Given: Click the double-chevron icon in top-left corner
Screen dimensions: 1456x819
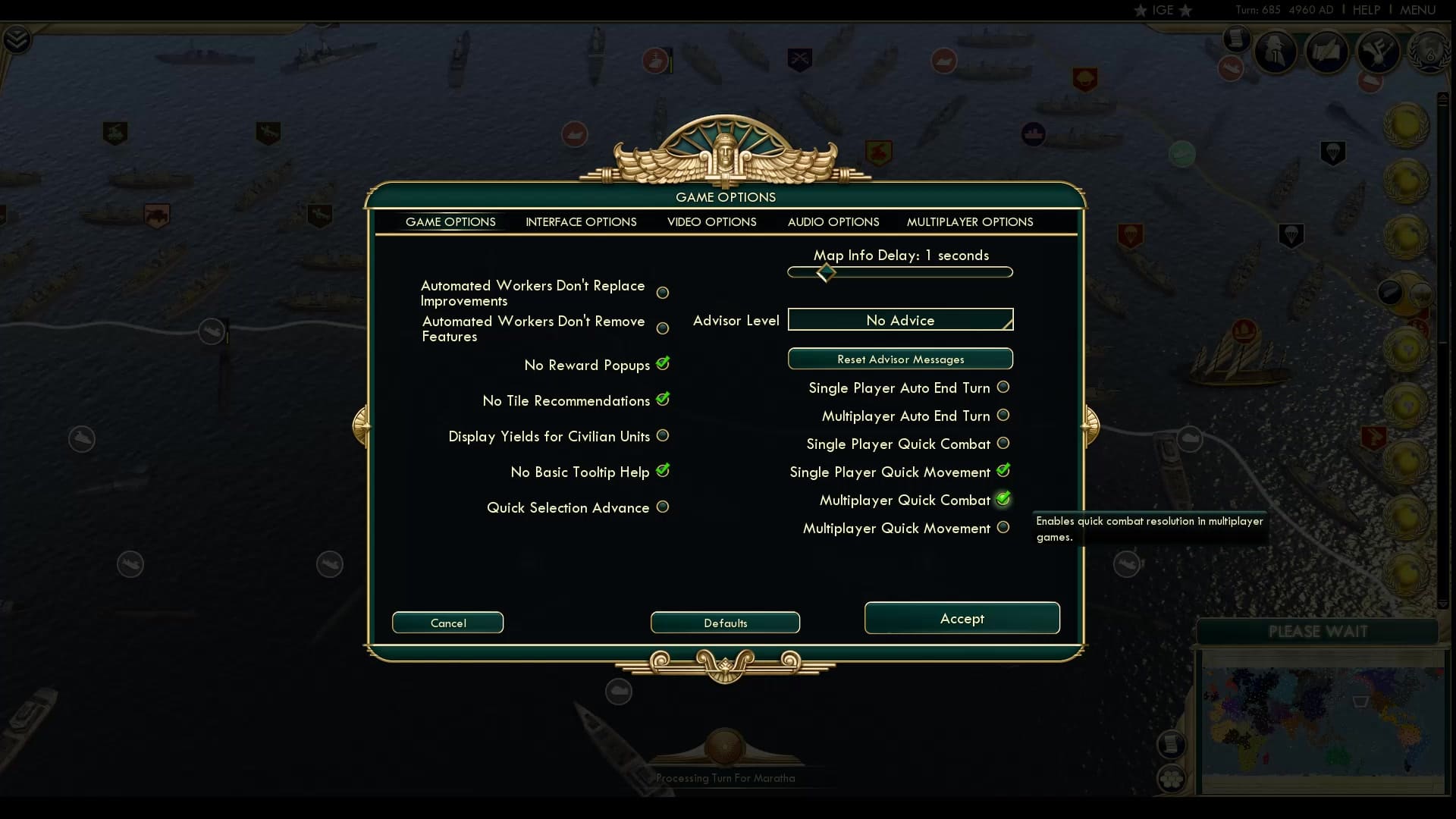Looking at the screenshot, I should pyautogui.click(x=17, y=39).
